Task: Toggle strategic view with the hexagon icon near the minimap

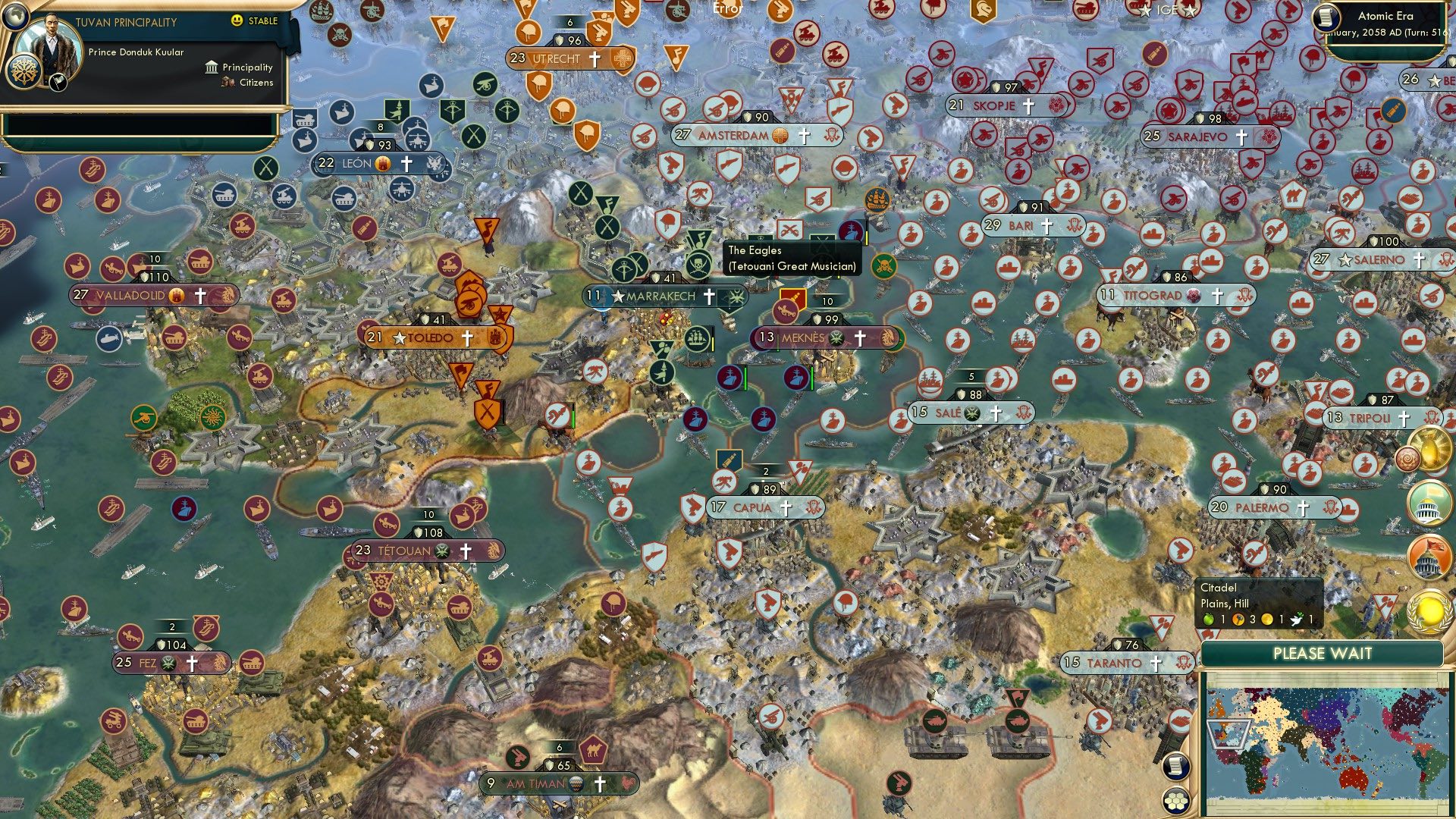Action: tap(1176, 802)
